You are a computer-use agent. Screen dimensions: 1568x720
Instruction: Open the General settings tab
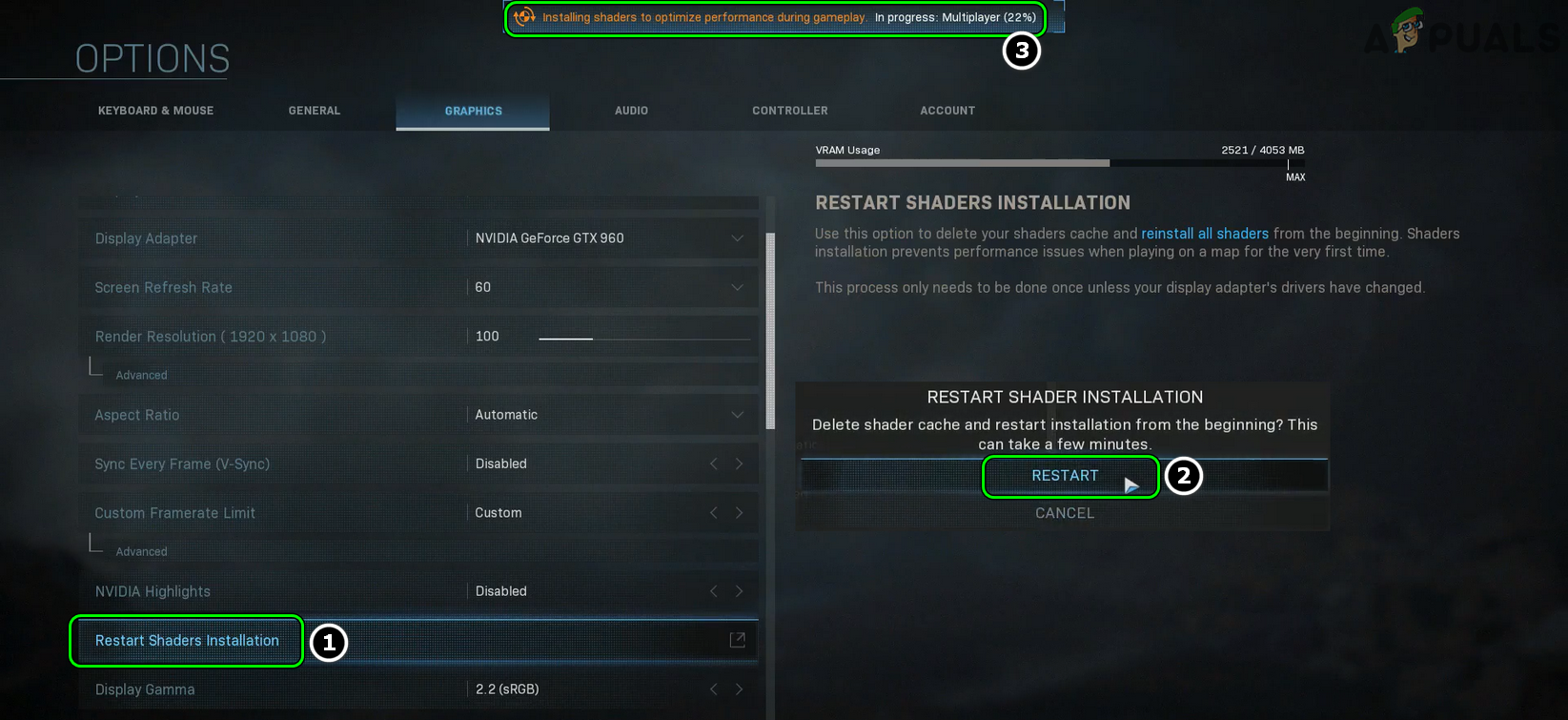point(315,111)
